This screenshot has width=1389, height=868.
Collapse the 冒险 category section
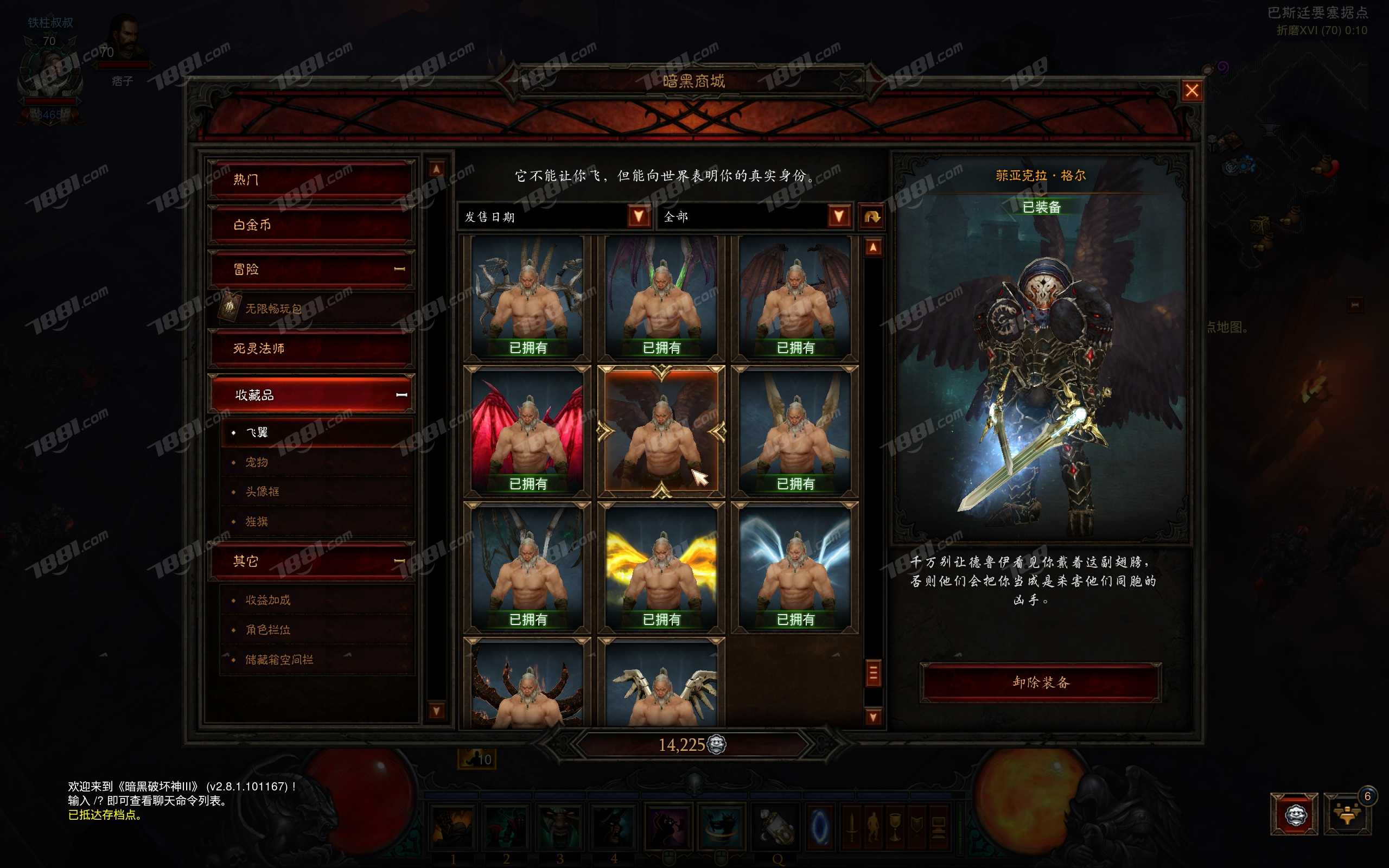click(399, 269)
